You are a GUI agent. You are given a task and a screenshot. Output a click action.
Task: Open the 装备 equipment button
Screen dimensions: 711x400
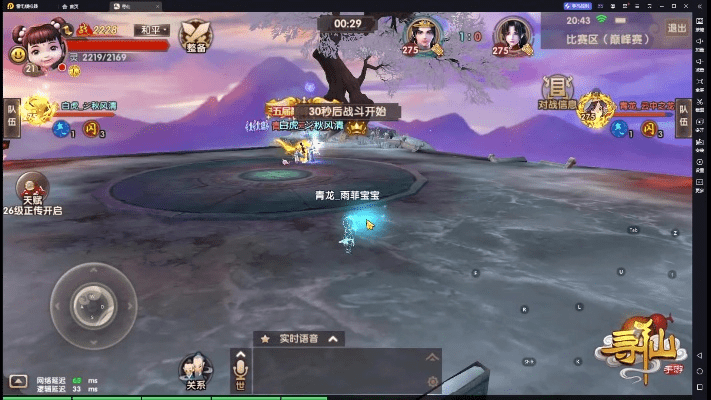click(x=195, y=36)
